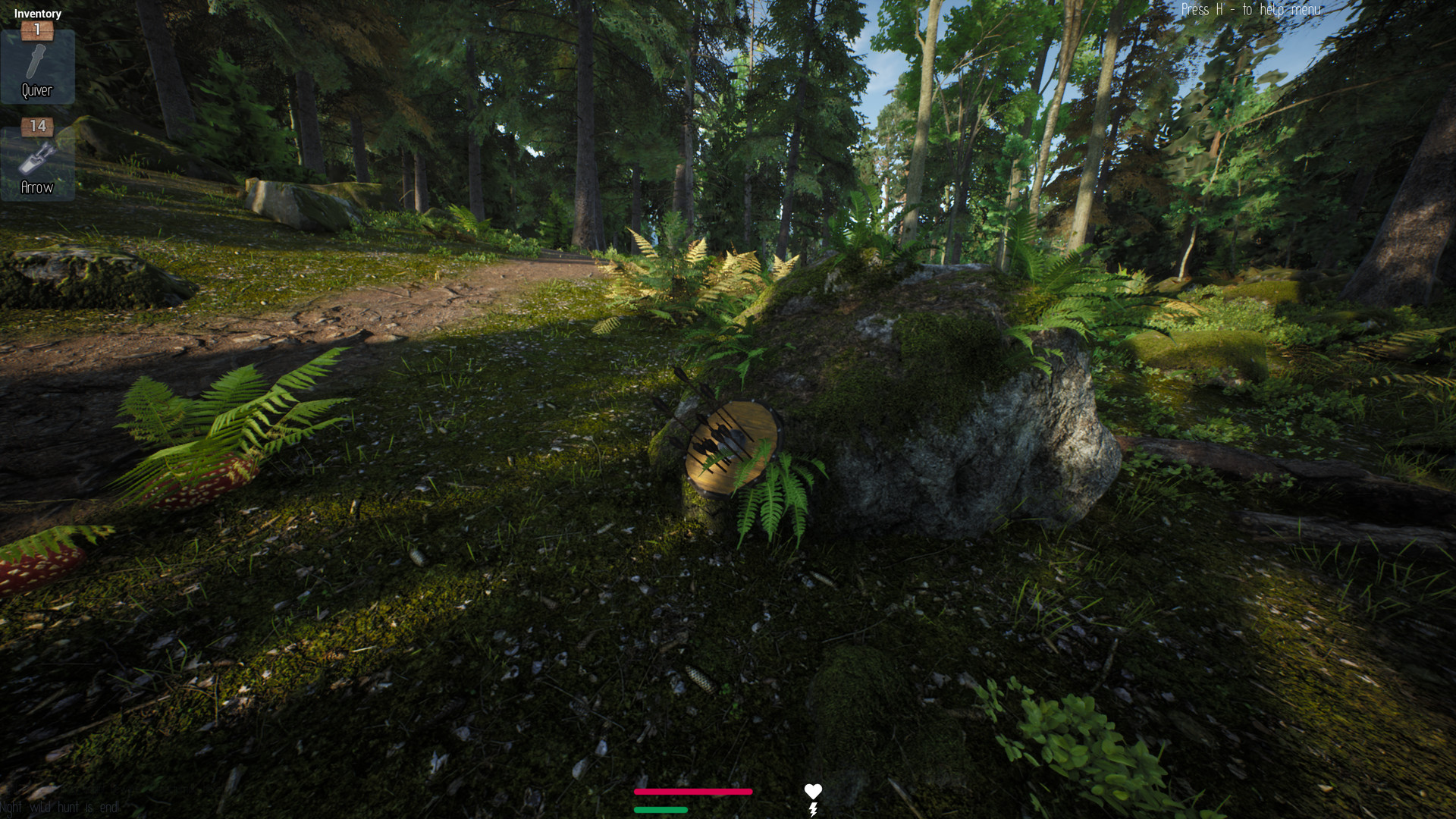Click the 'Night wild hunt is end!' message

pos(59,808)
